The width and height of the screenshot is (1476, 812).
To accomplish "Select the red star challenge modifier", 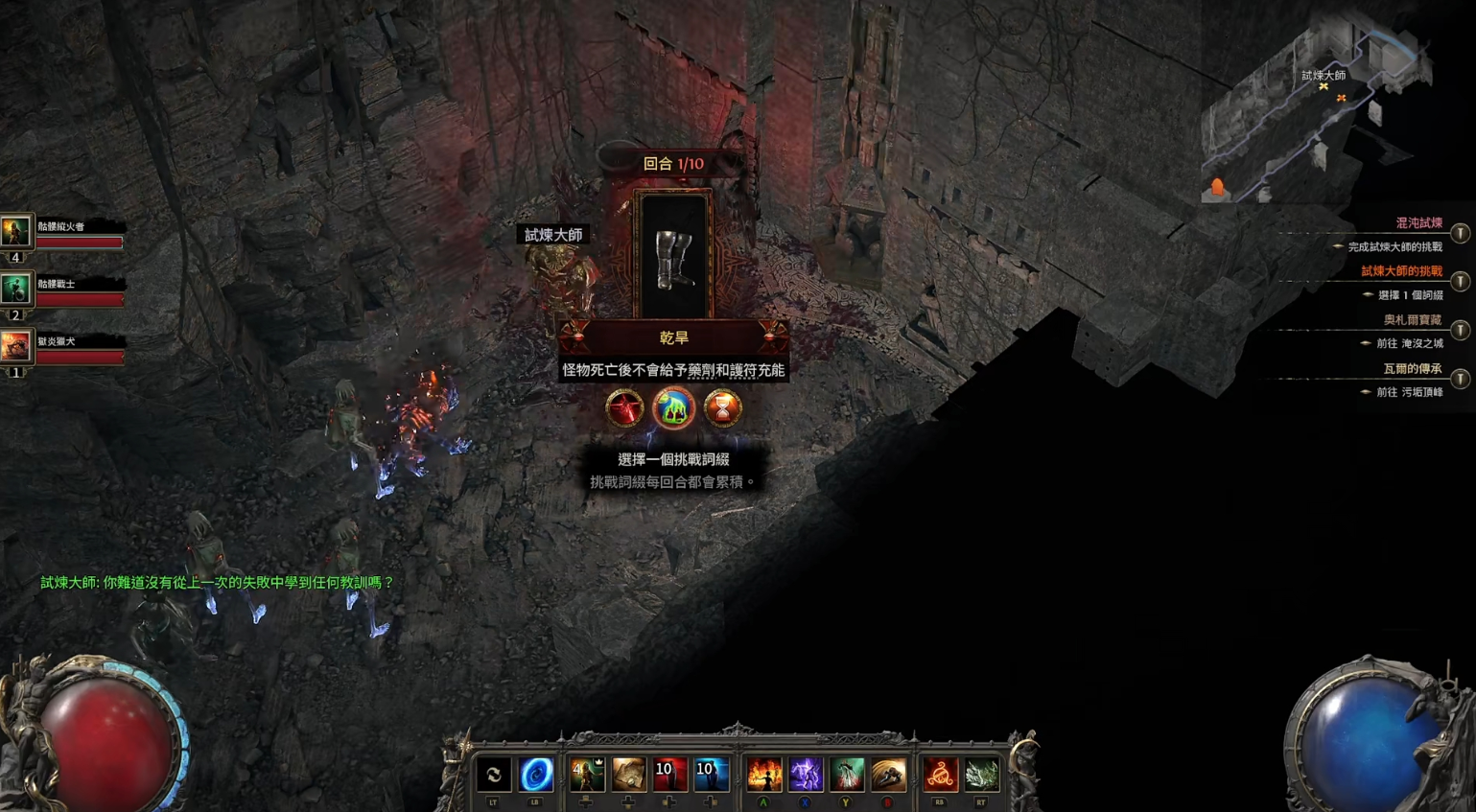I will (624, 408).
